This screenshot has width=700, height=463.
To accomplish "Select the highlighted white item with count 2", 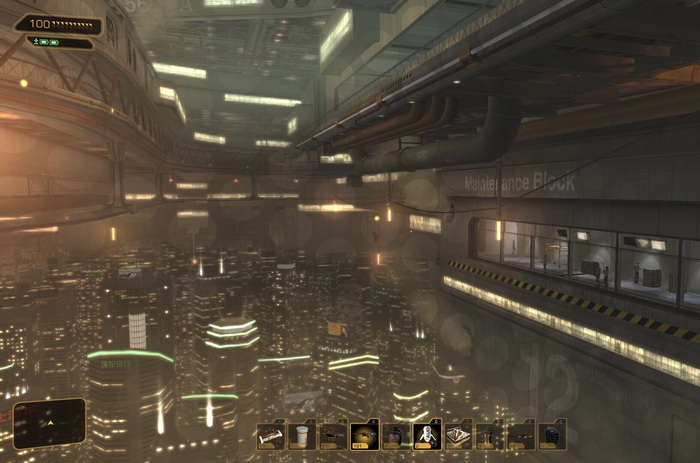I will point(427,435).
